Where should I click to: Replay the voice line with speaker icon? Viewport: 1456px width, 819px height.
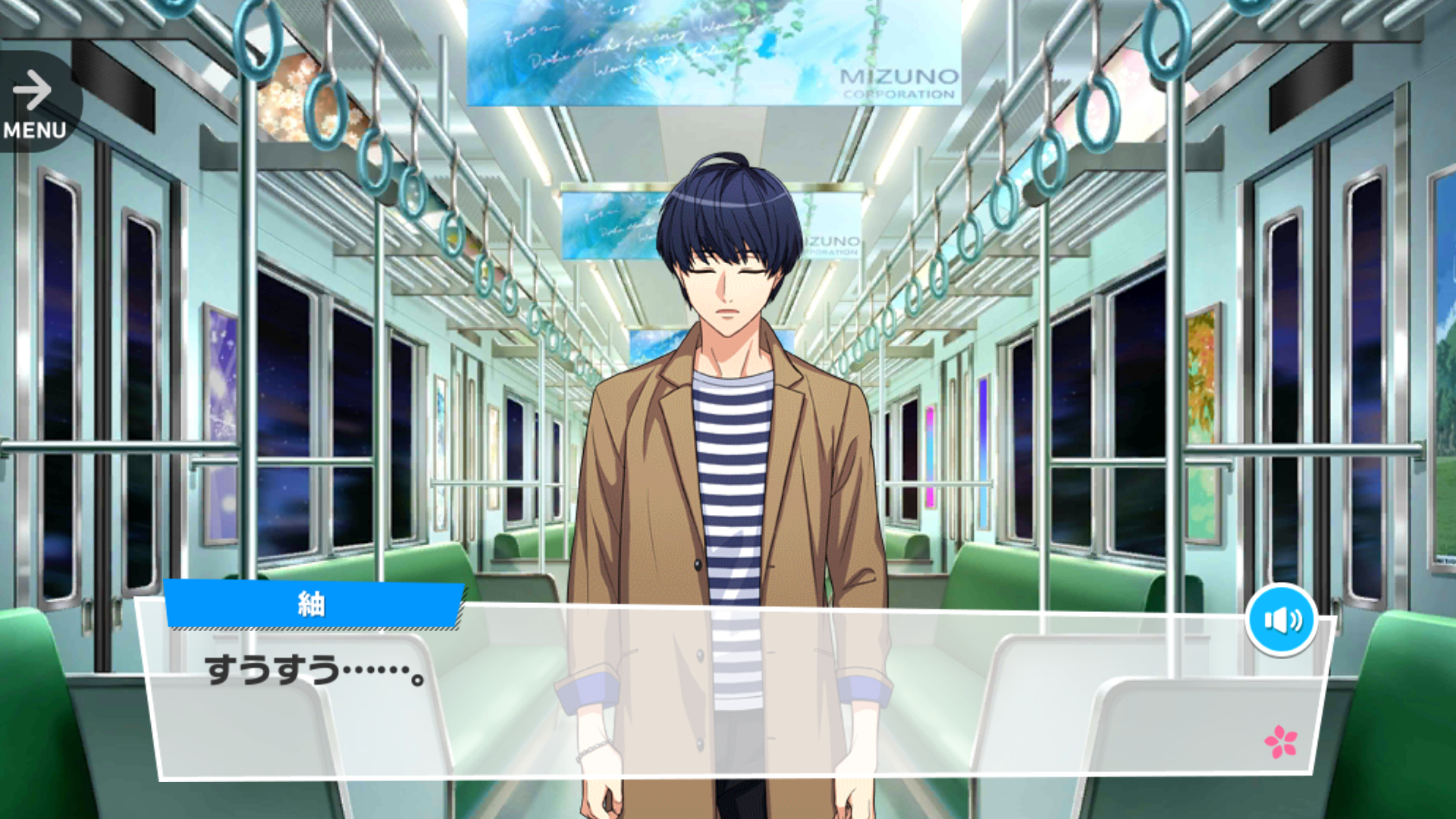tap(1281, 620)
